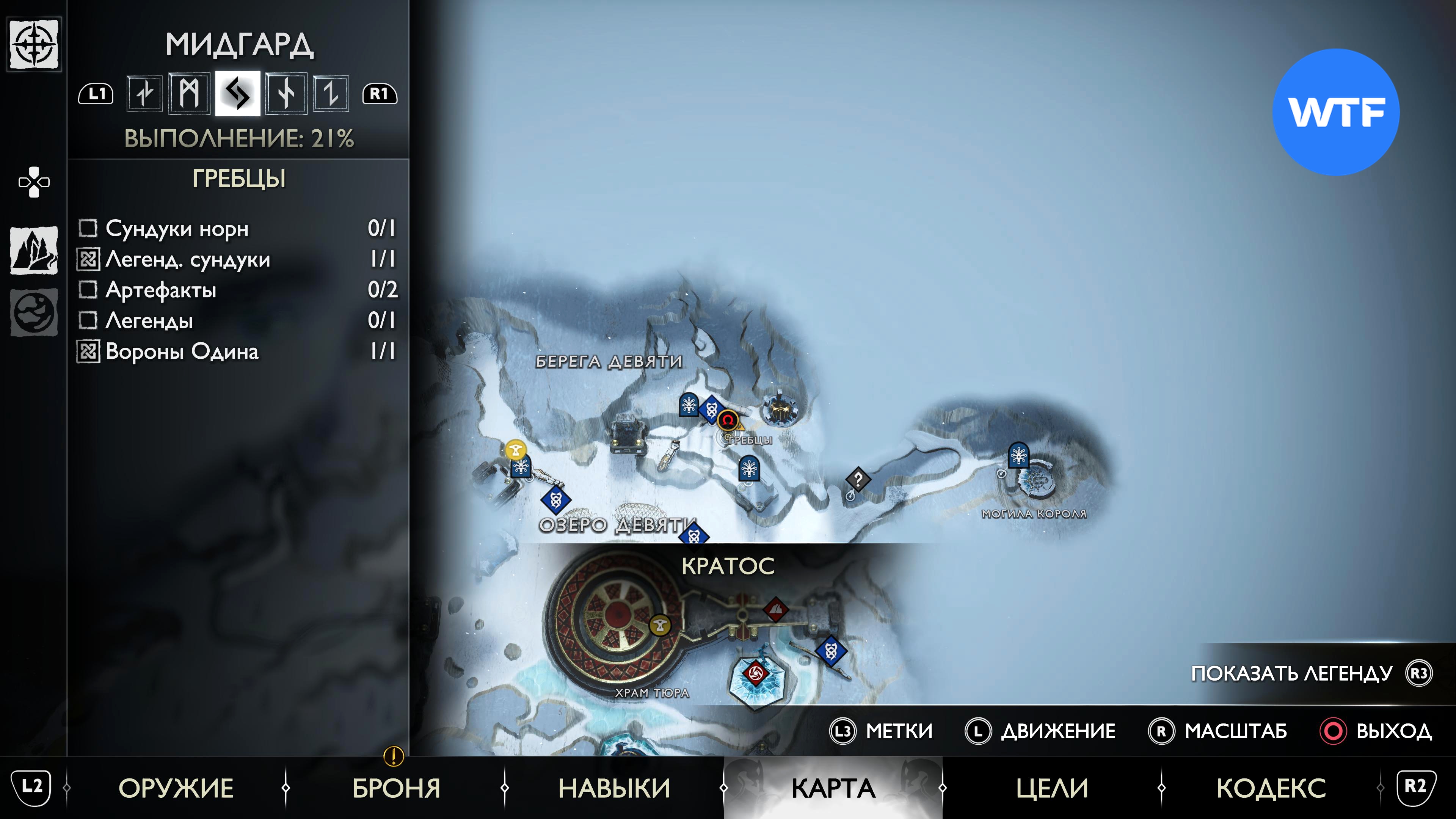
Task: Go to the НАВЫКИ tab
Action: tap(614, 788)
